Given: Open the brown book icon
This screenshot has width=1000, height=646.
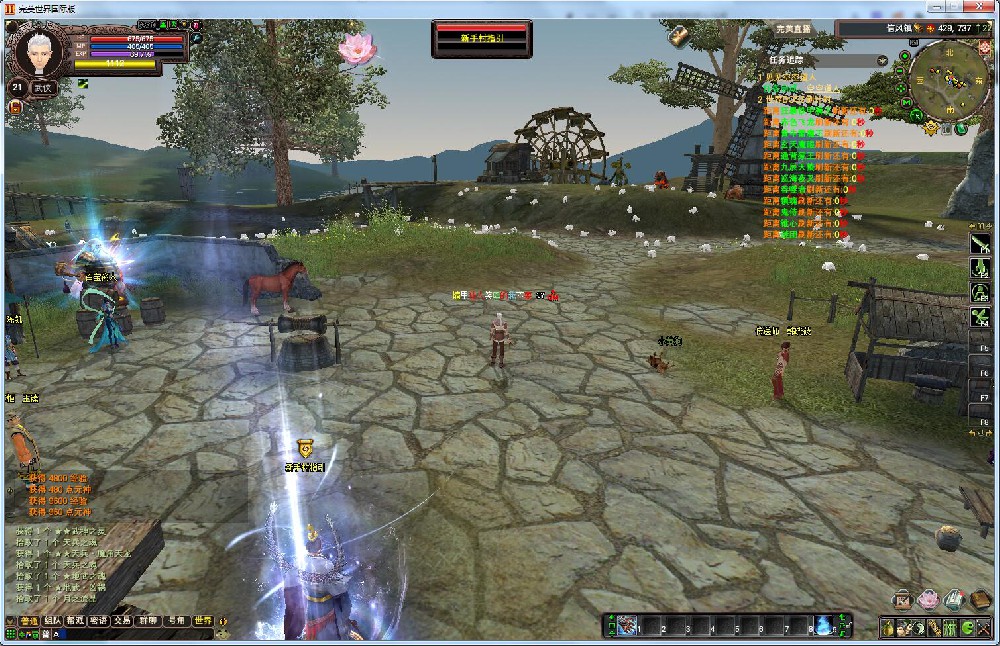Looking at the screenshot, I should coord(980,600).
